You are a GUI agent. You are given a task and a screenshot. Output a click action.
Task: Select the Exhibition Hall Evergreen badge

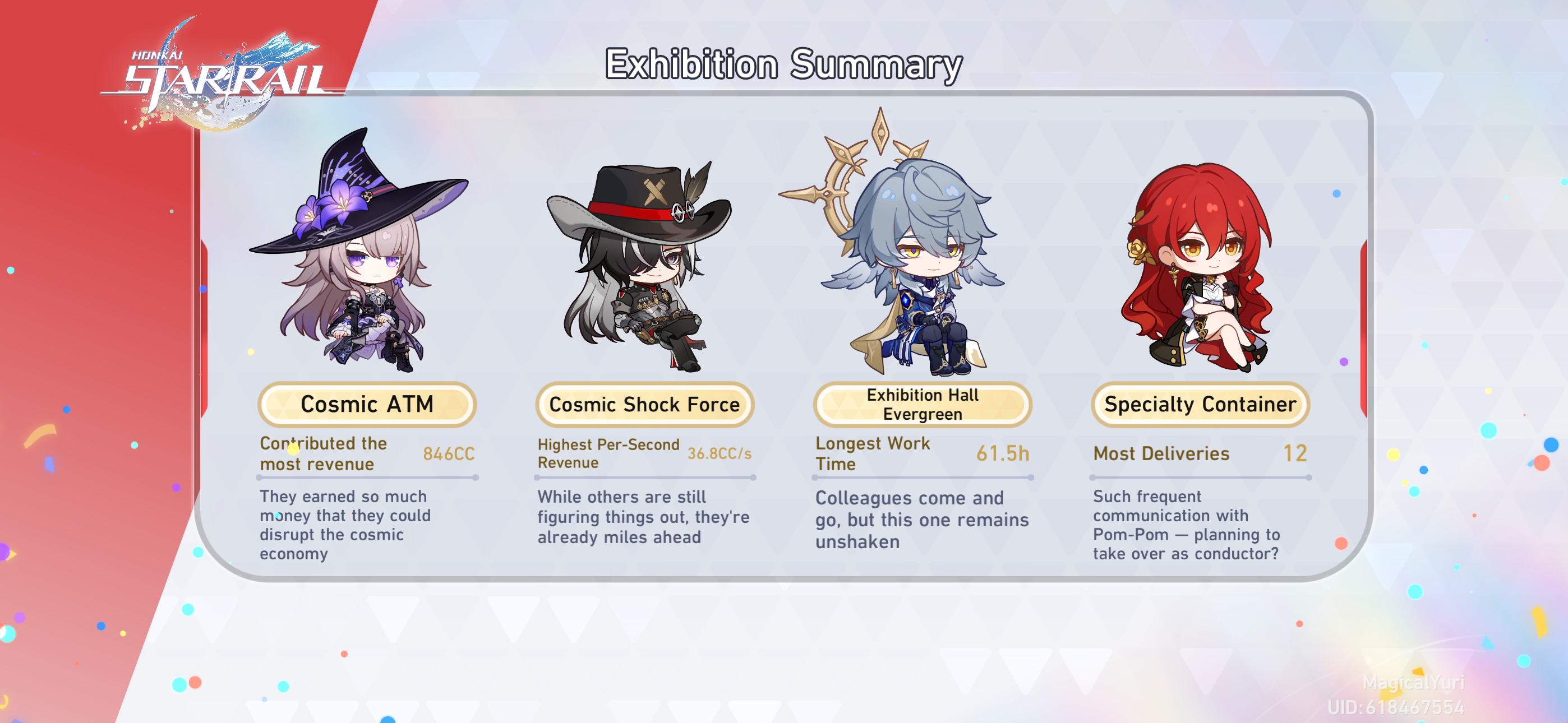(x=921, y=404)
